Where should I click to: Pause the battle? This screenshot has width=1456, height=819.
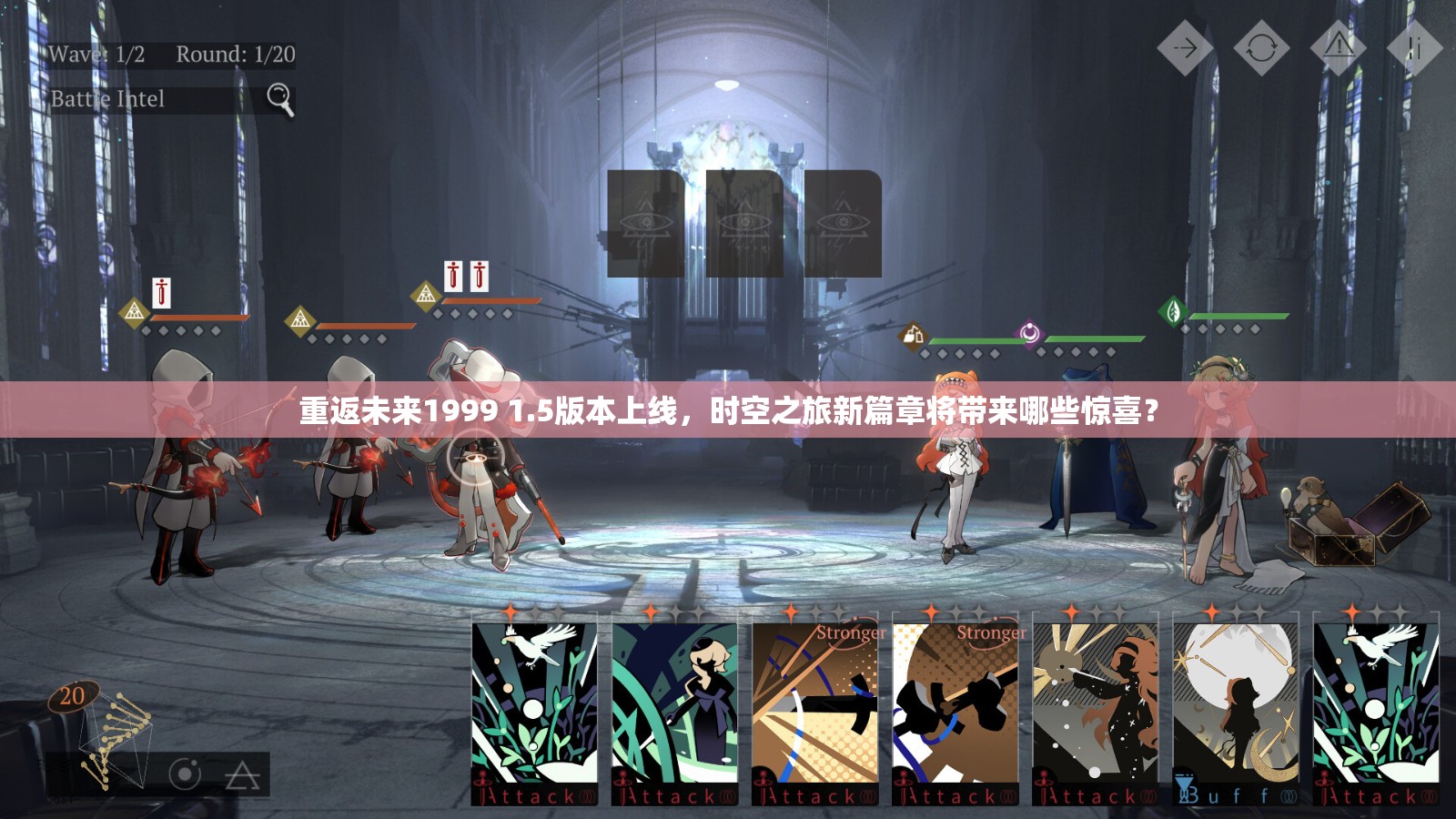1413,47
